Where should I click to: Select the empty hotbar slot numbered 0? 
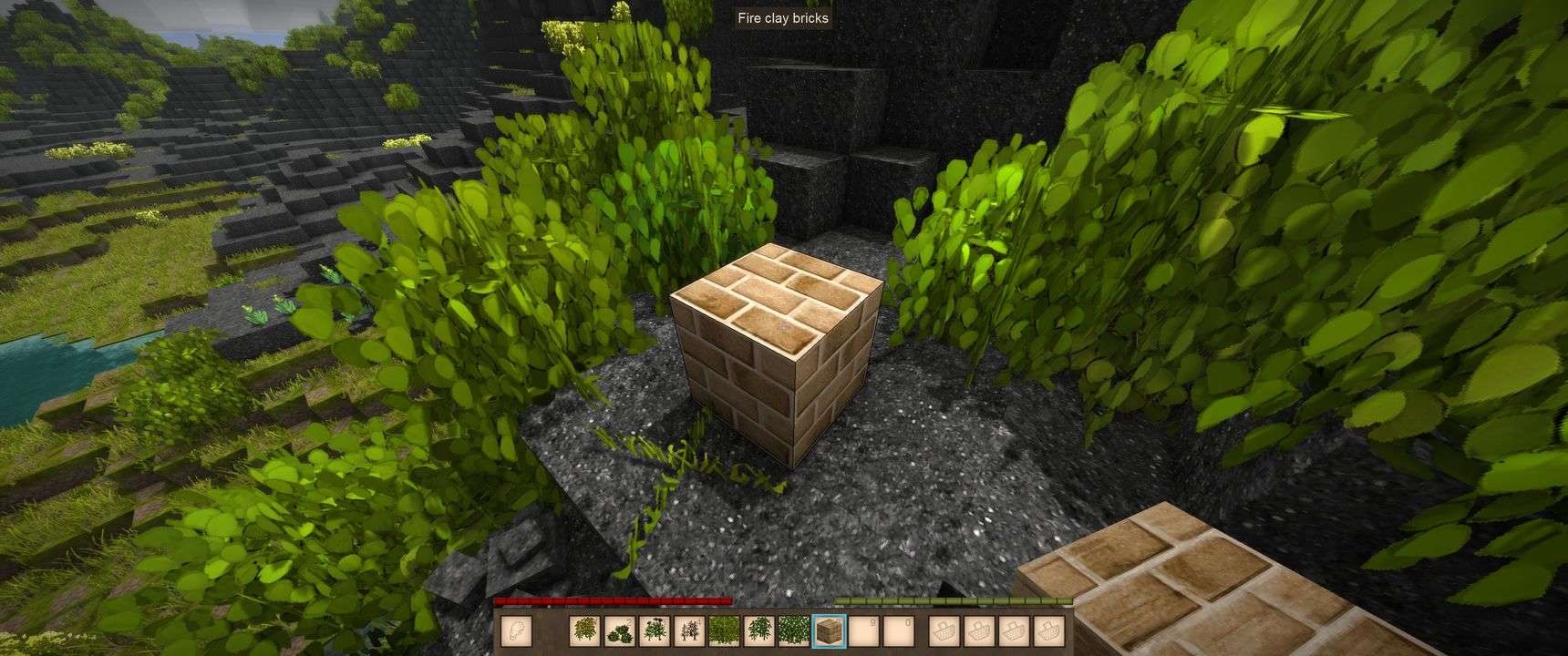point(899,630)
